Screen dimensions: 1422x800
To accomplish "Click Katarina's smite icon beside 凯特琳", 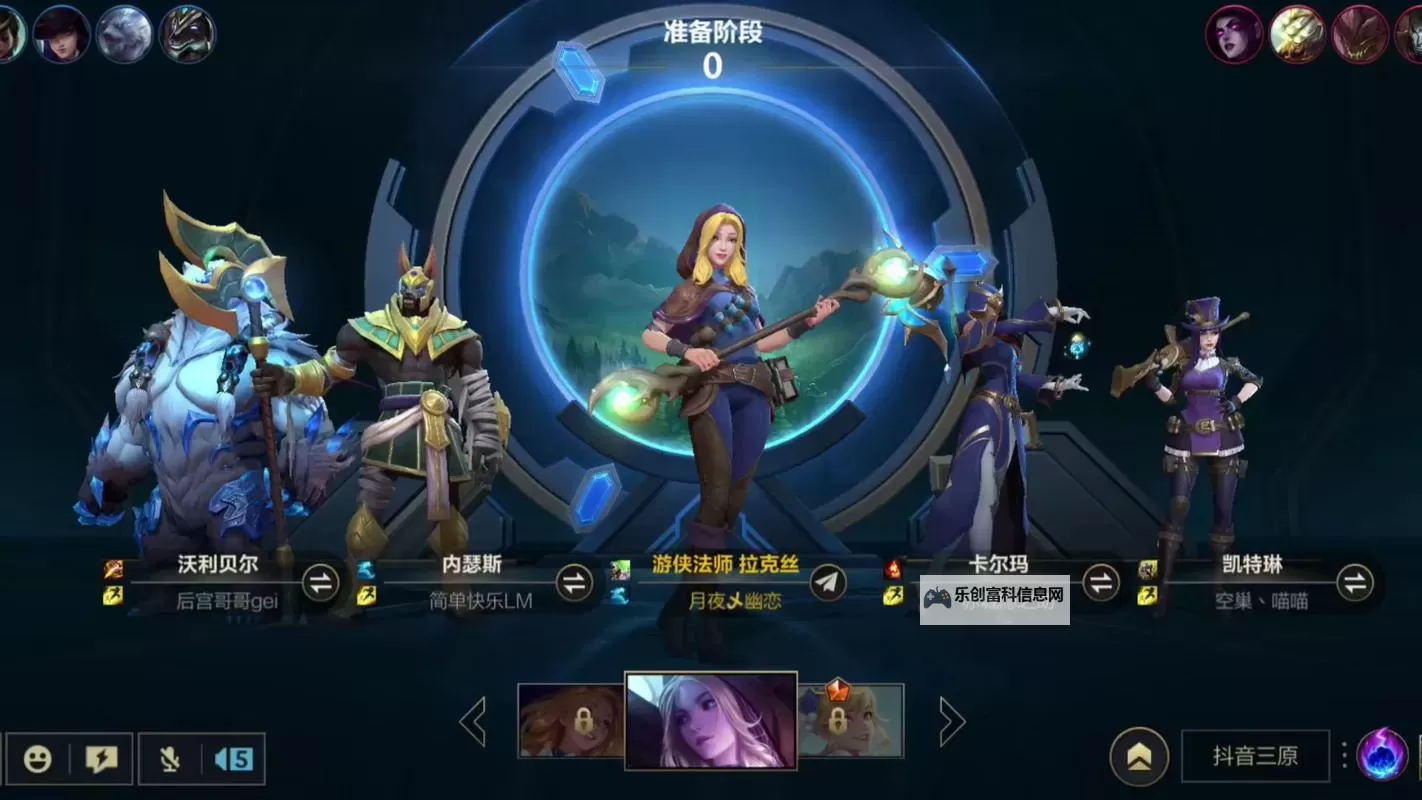I will pyautogui.click(x=1148, y=572).
